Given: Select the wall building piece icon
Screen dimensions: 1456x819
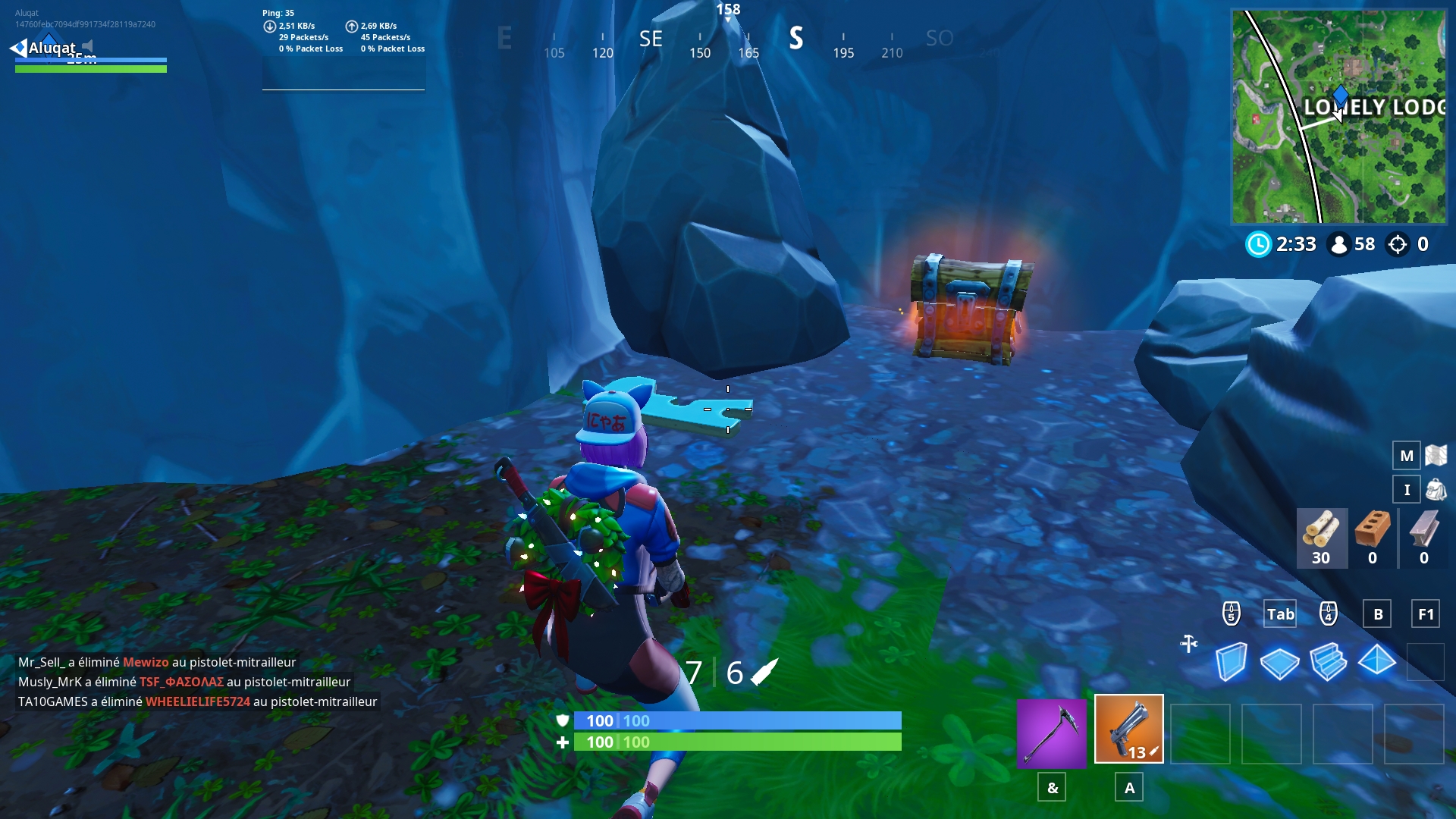Looking at the screenshot, I should (x=1233, y=661).
